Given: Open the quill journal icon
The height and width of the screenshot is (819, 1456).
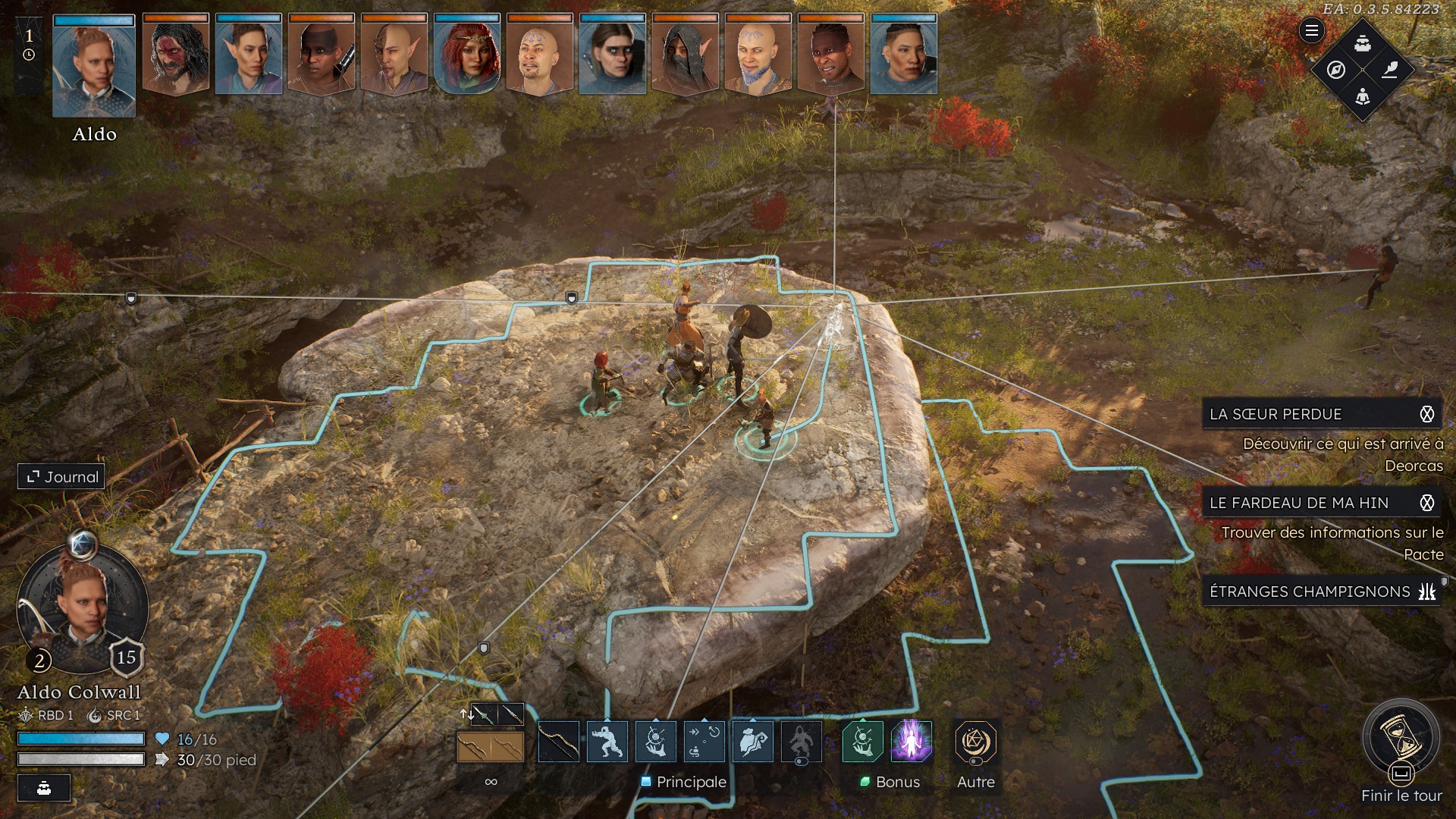Looking at the screenshot, I should 1389,70.
